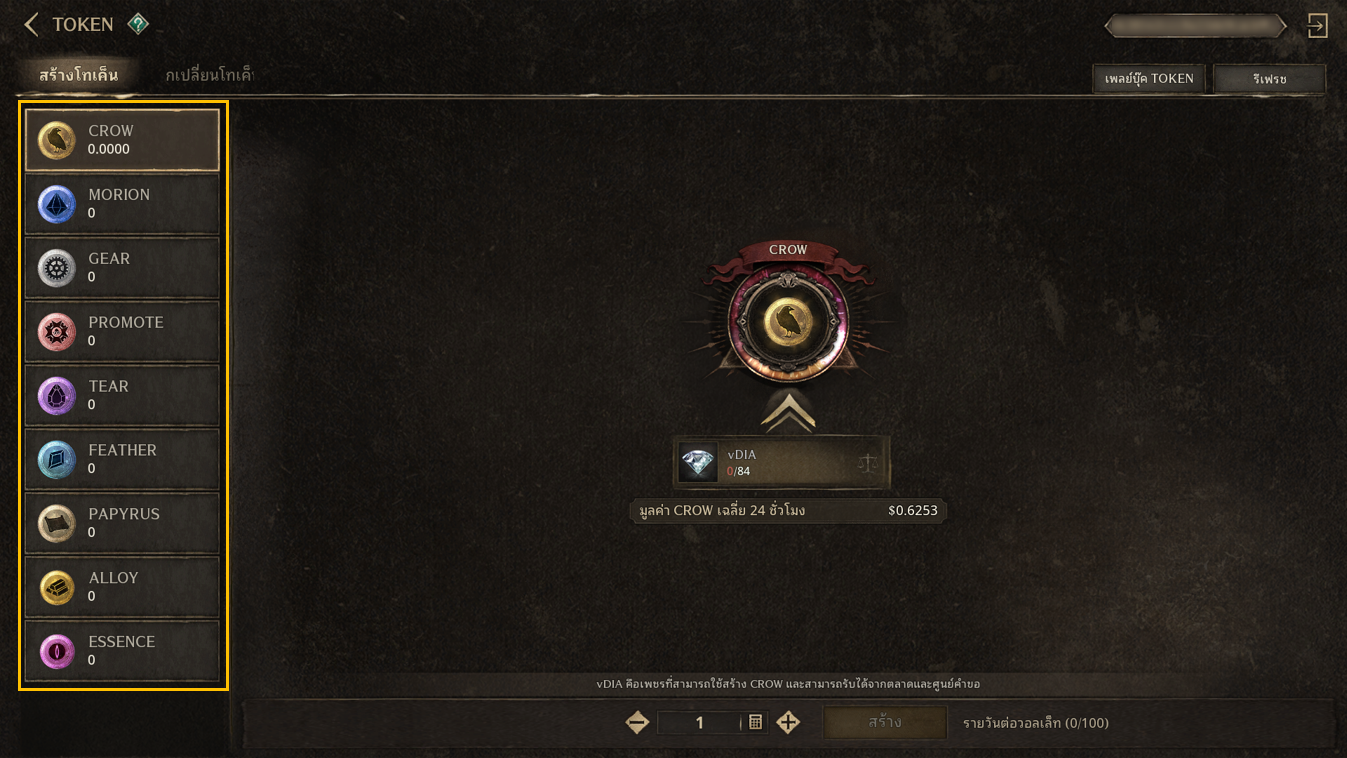Select the CROW token row
1347x758 pixels.
pyautogui.click(x=122, y=140)
